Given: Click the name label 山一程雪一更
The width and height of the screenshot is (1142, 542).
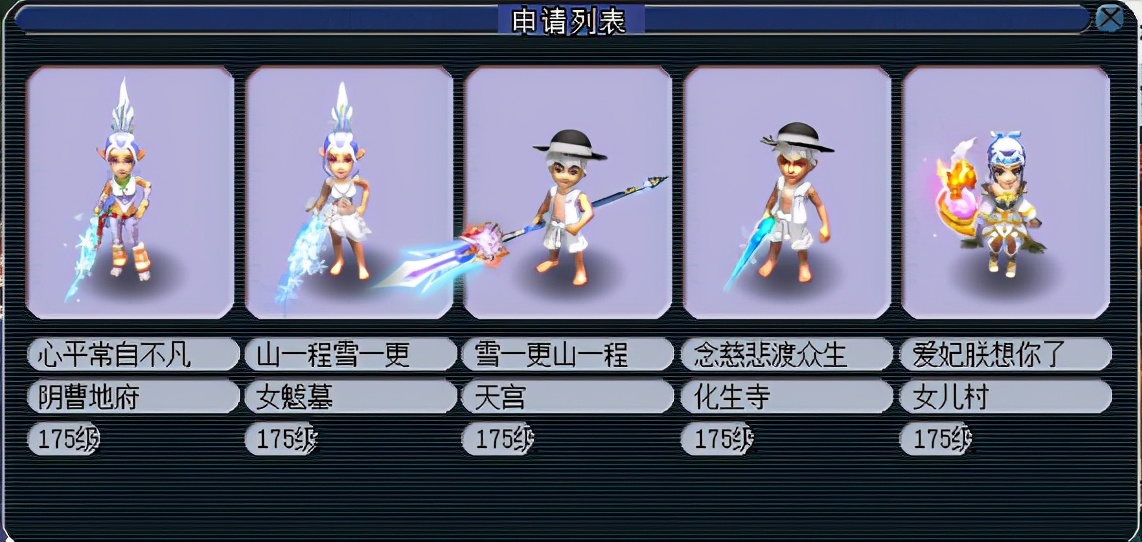Looking at the screenshot, I should [350, 354].
